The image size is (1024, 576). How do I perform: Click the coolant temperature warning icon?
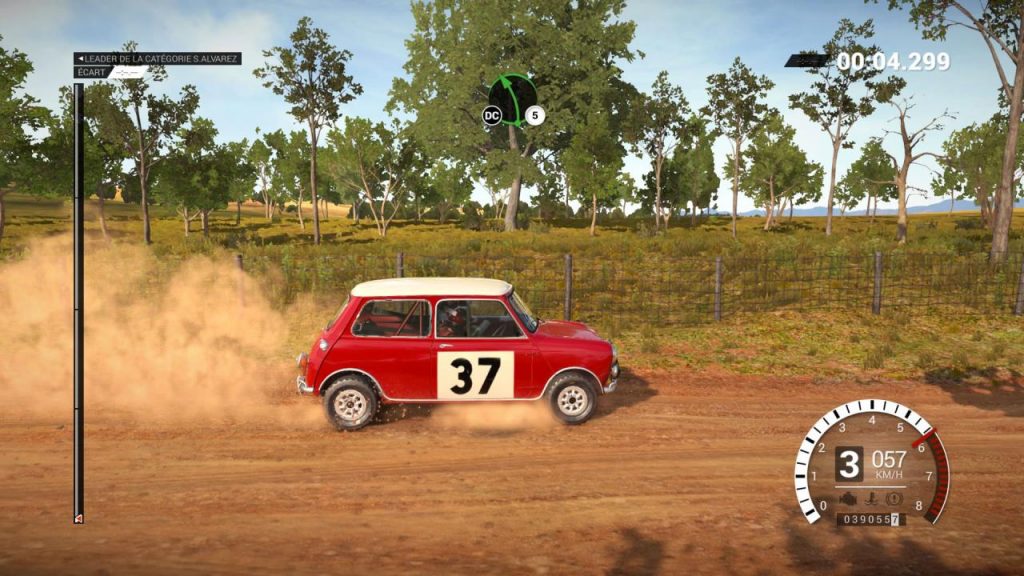[873, 498]
